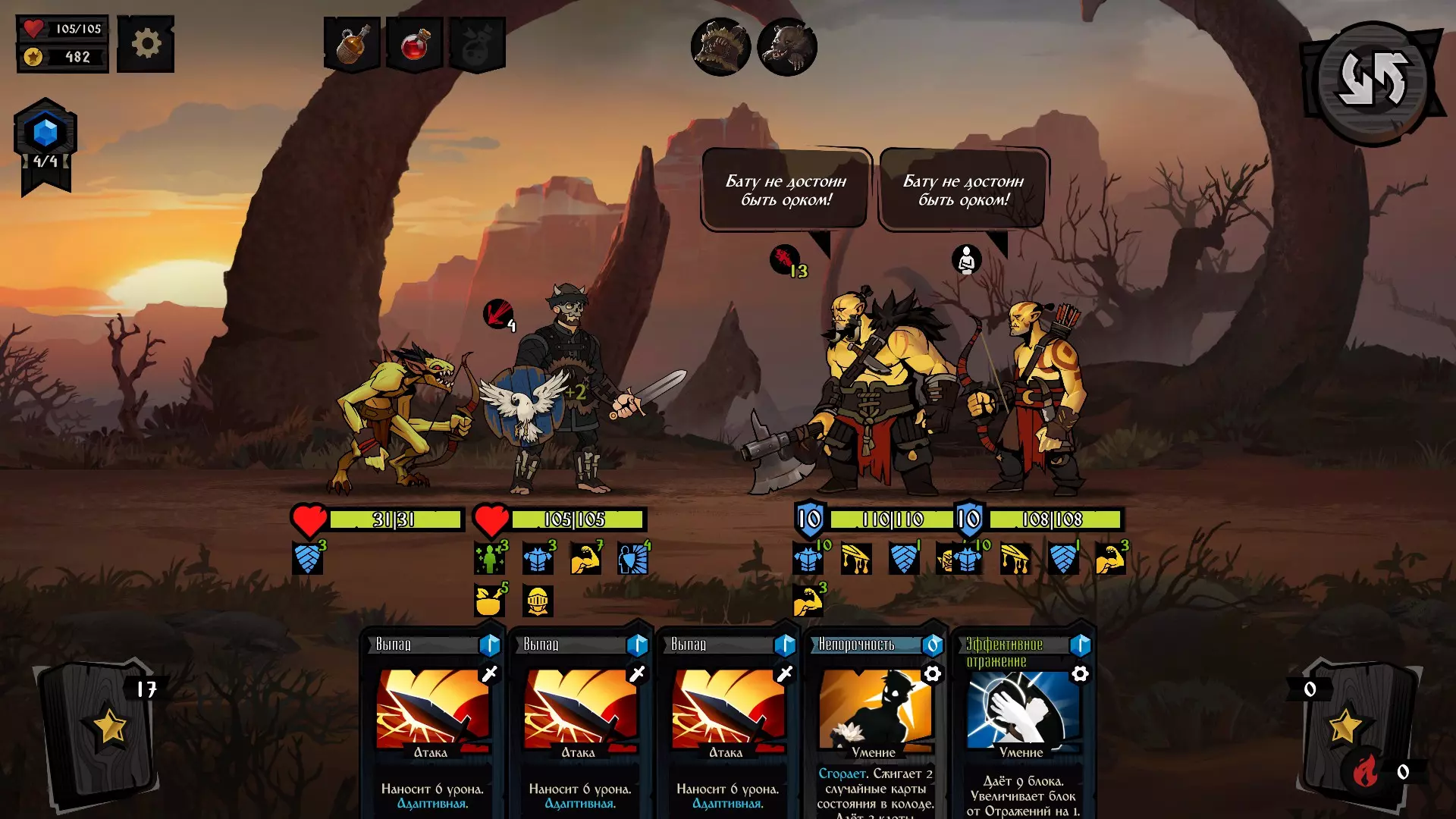Viewport: 1456px width, 819px height.
Task: Inspect the spiked beast head relic
Action: tap(720, 47)
